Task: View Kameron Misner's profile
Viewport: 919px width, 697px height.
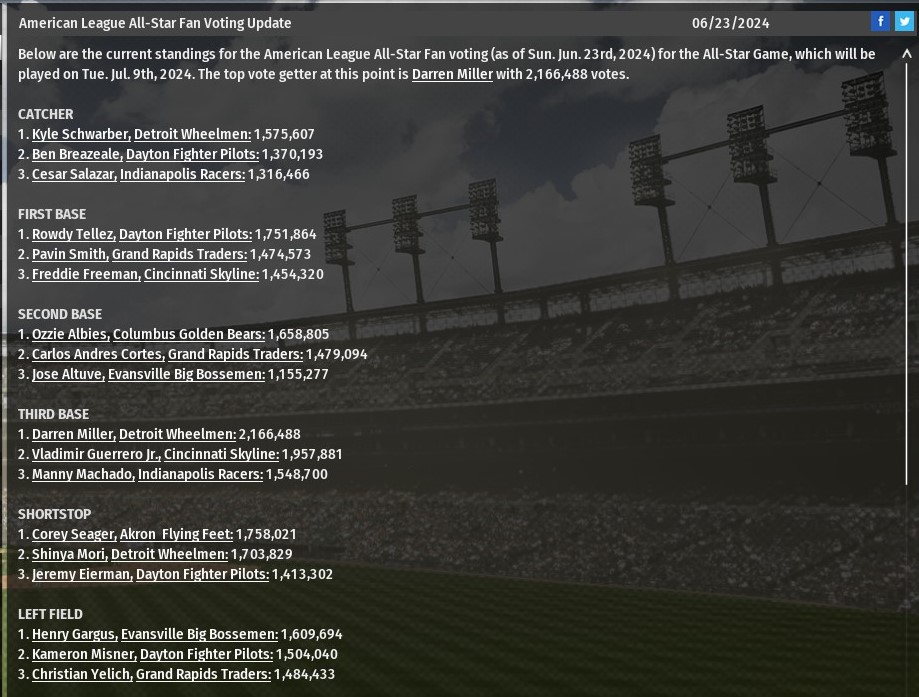Action: coord(83,654)
